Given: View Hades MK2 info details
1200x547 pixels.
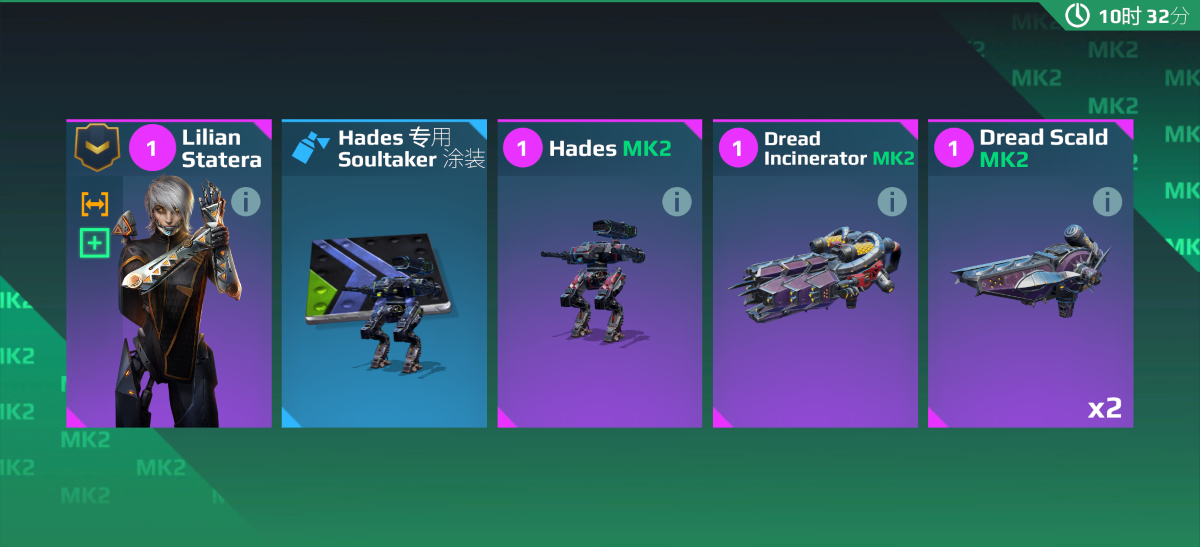Looking at the screenshot, I should pyautogui.click(x=677, y=202).
